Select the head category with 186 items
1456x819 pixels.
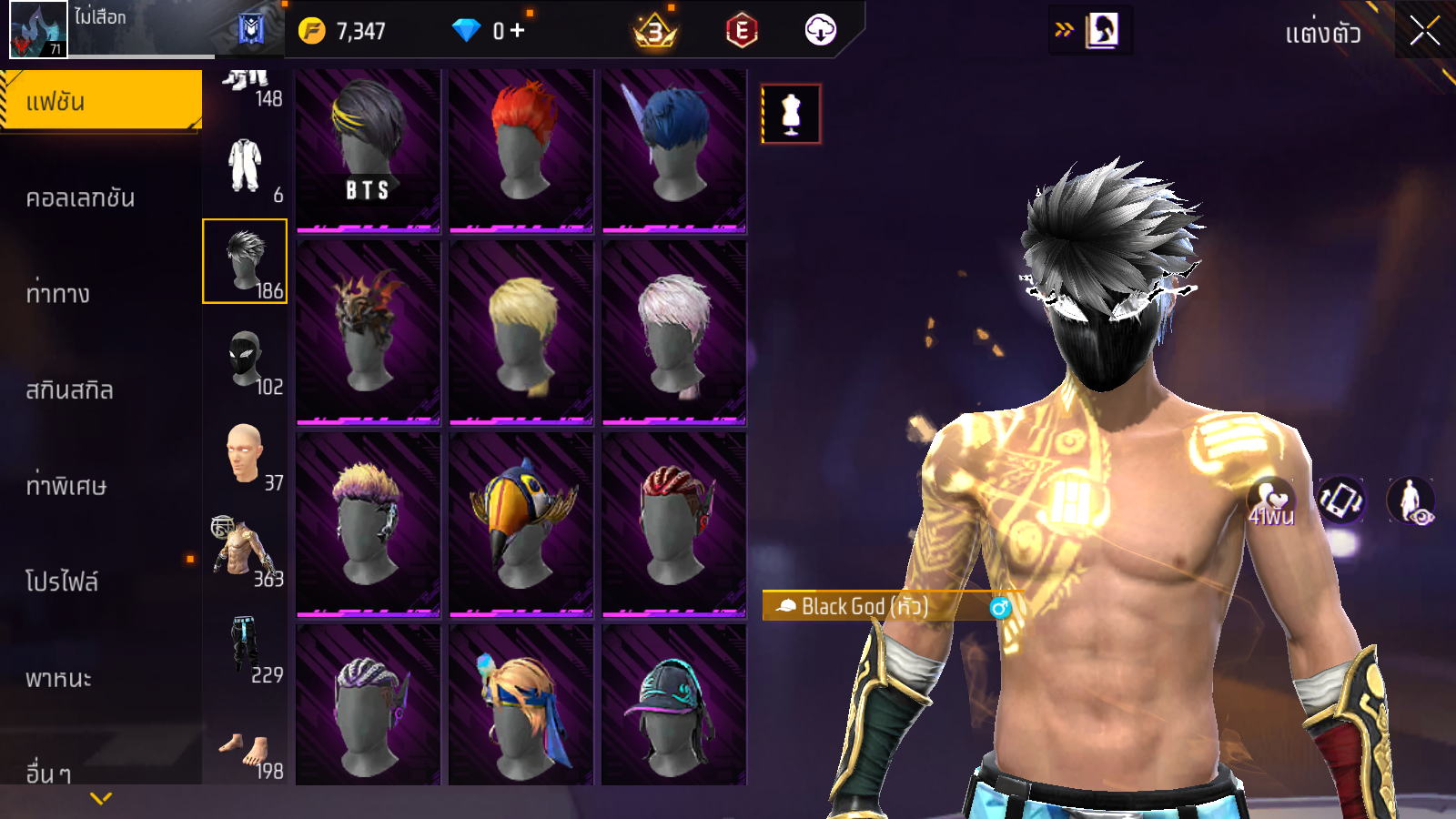pyautogui.click(x=245, y=261)
